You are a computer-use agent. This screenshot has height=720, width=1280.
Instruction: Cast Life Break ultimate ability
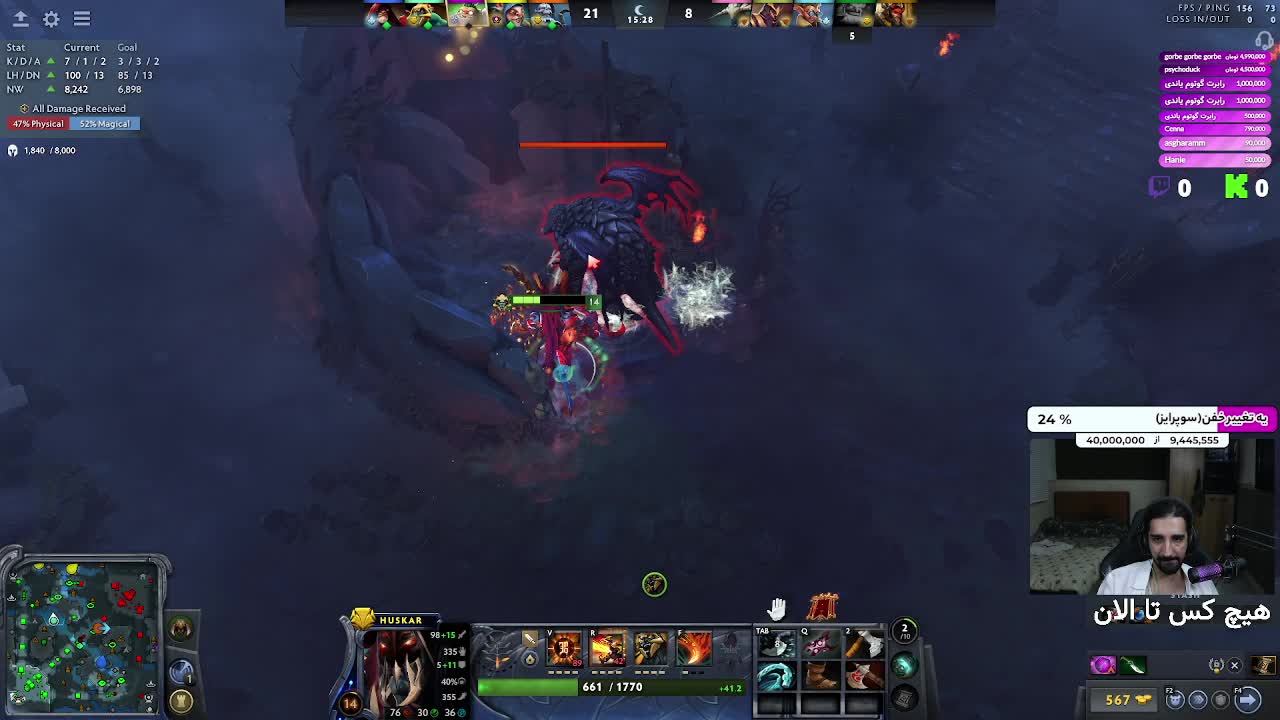click(x=693, y=650)
